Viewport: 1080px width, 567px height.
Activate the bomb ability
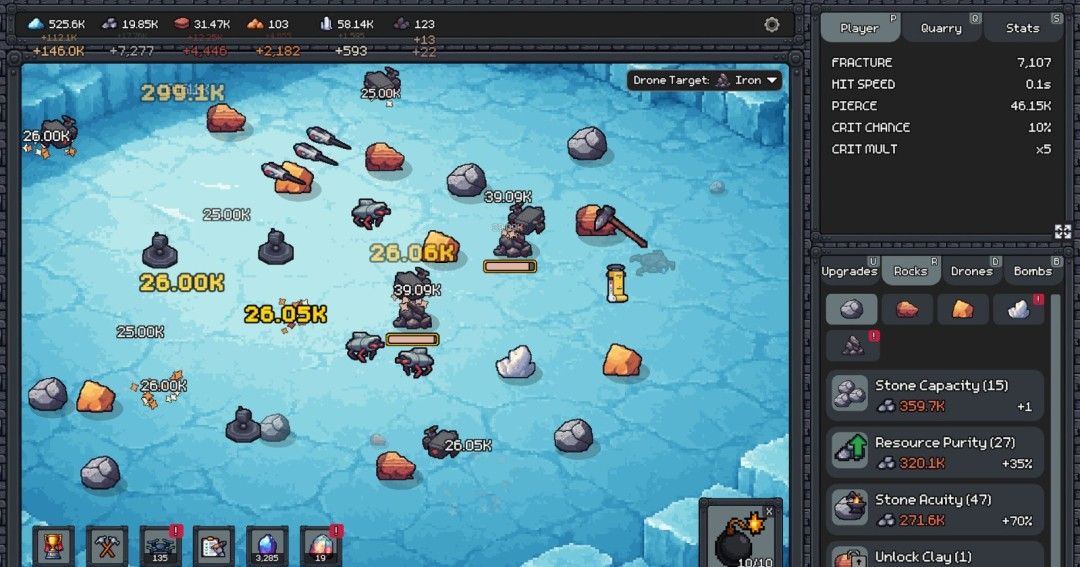pos(740,538)
